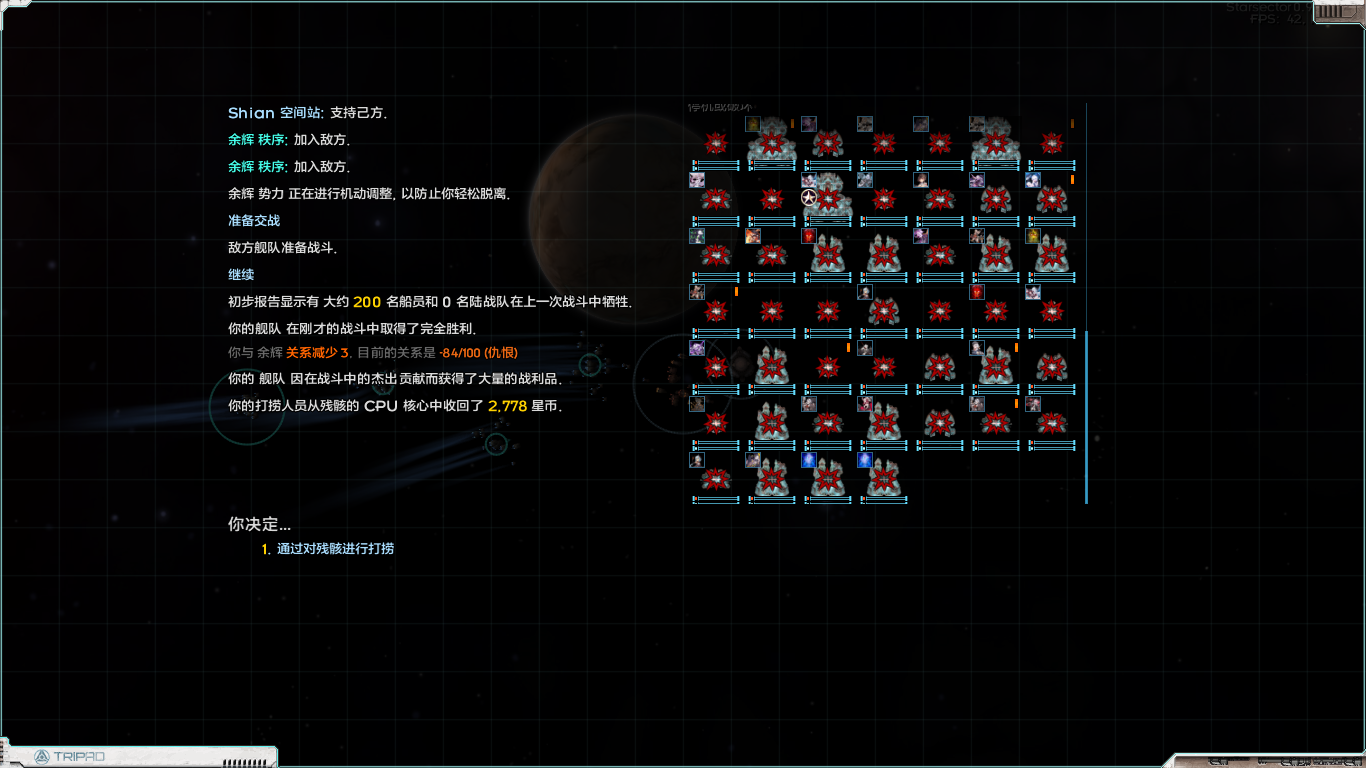Click the orange fiery officer portrait icon
The width and height of the screenshot is (1366, 768).
752,236
